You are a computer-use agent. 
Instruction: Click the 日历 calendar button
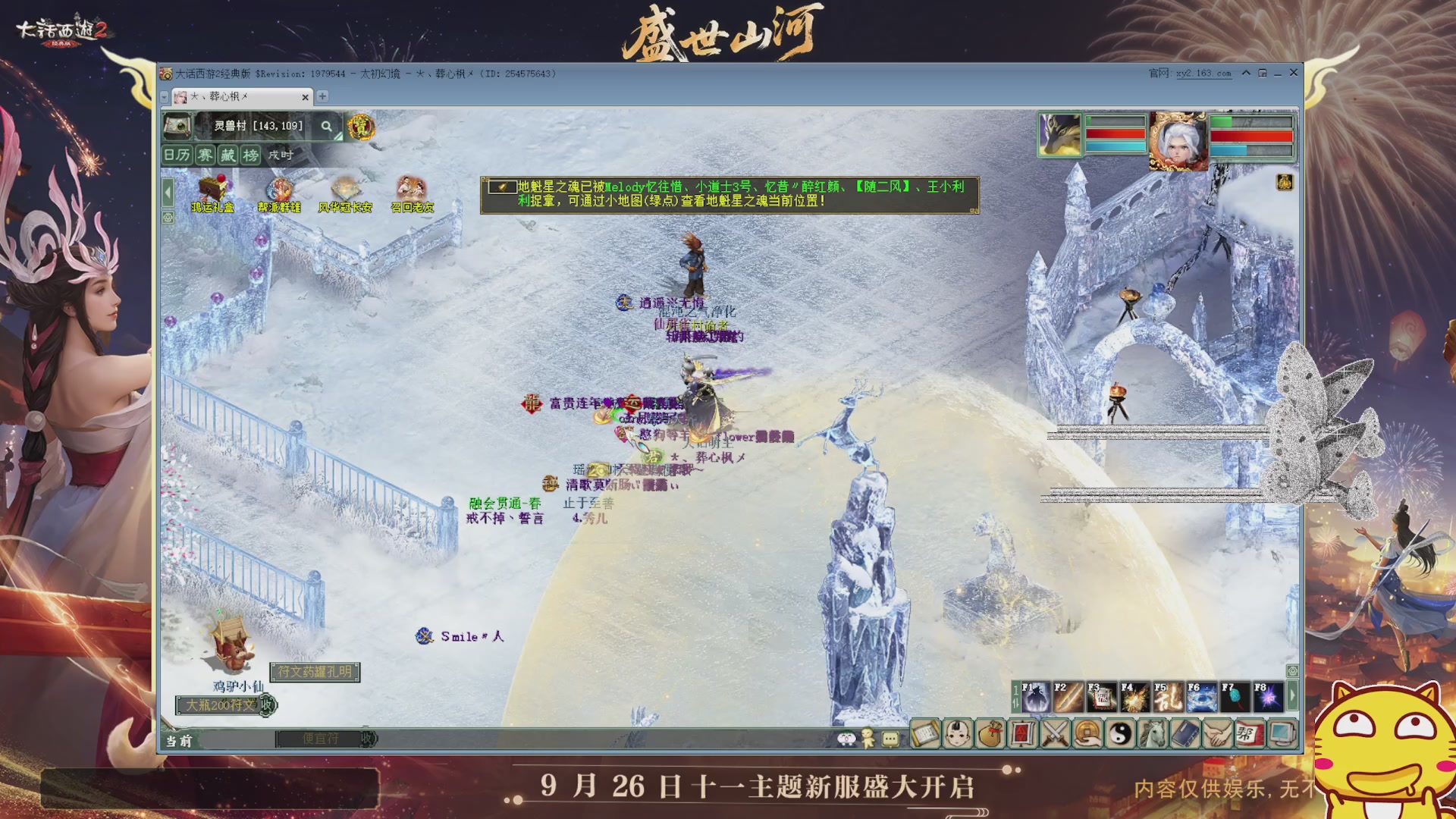click(x=177, y=156)
